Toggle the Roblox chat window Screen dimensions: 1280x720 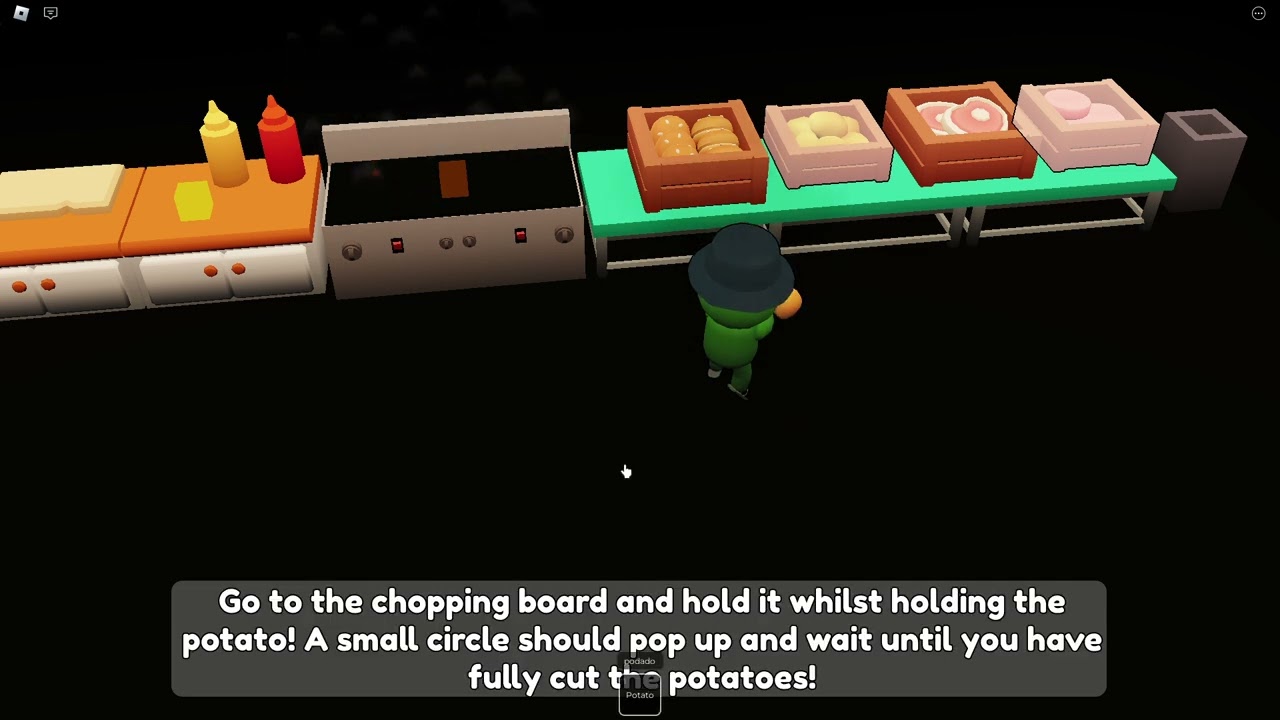click(51, 13)
